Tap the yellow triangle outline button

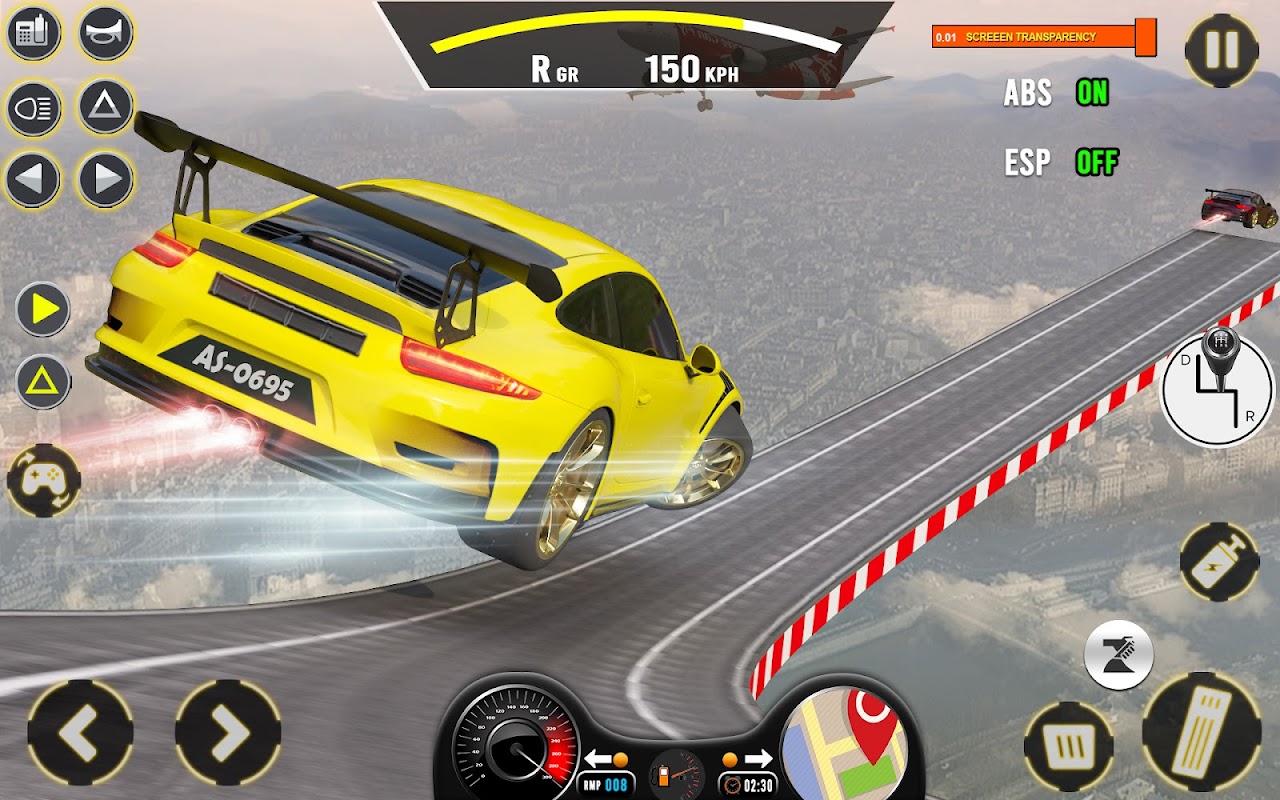coord(43,382)
